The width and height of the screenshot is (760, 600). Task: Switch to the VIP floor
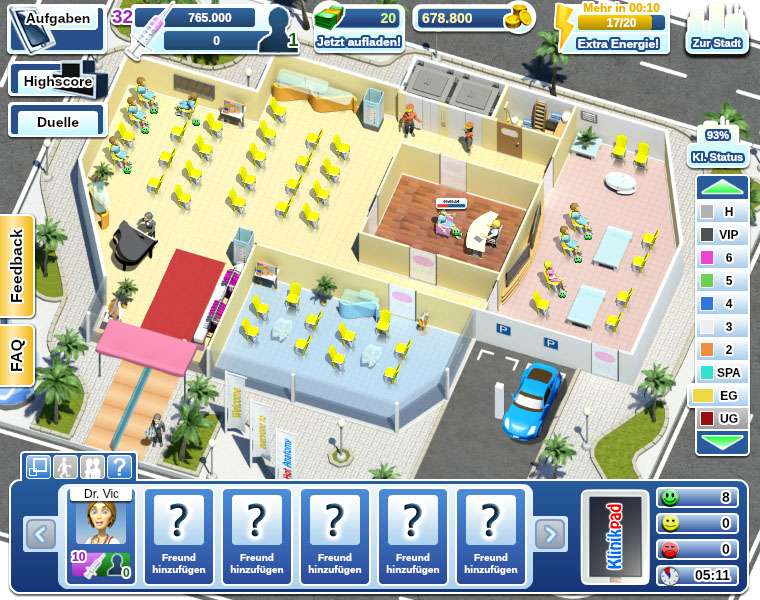[x=722, y=234]
